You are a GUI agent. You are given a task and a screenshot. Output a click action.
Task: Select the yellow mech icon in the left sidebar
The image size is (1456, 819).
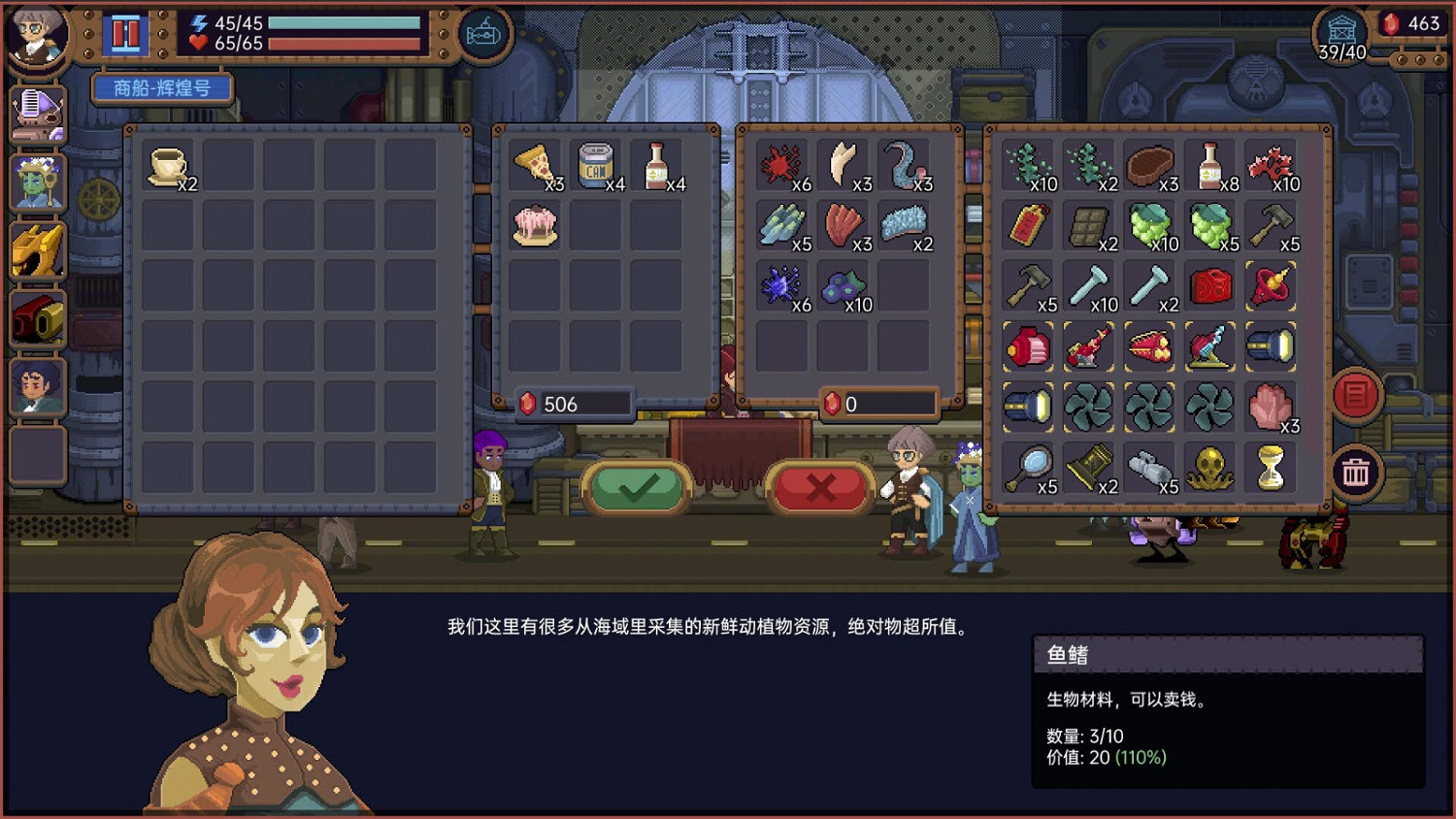coord(36,249)
